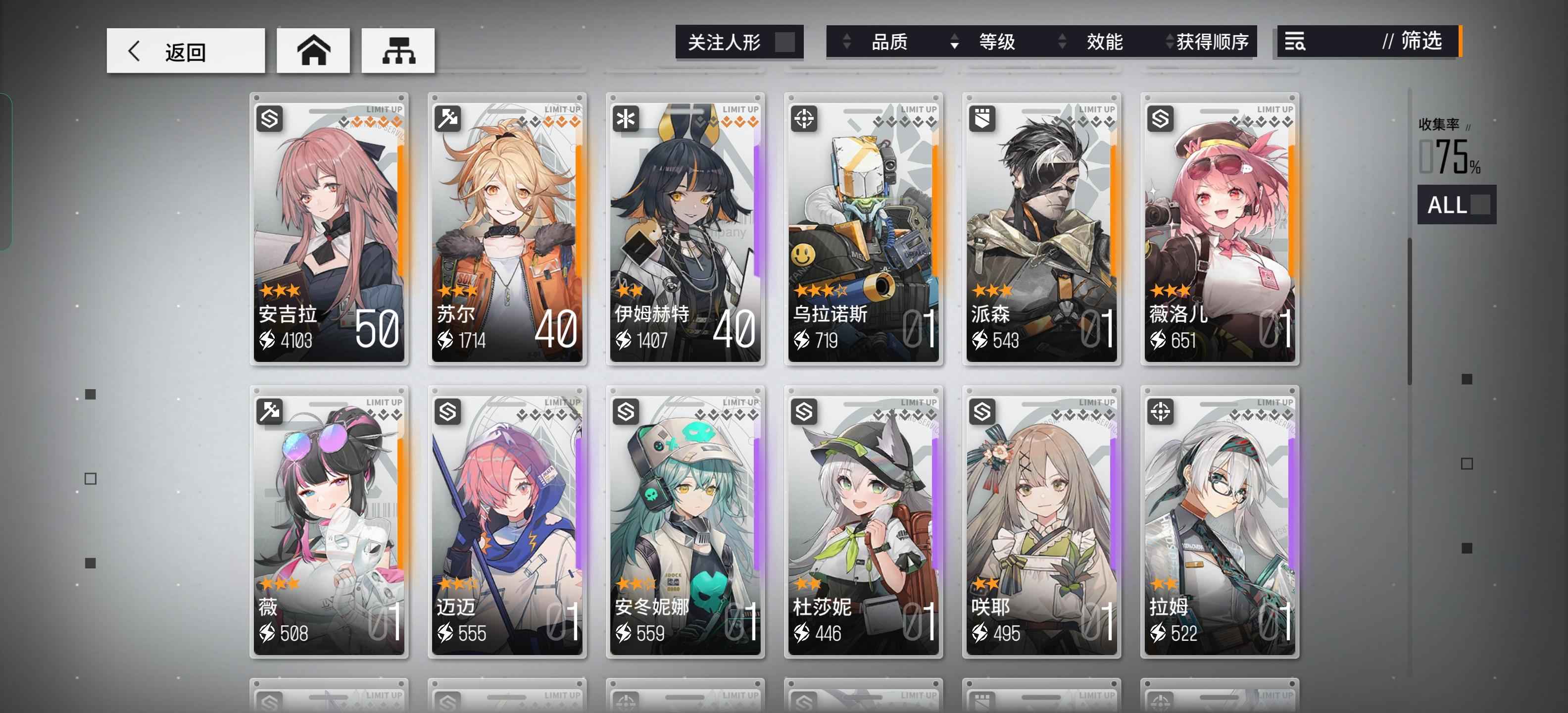The width and height of the screenshot is (1568, 713).
Task: Select the 迈迈 character card
Action: click(x=507, y=522)
